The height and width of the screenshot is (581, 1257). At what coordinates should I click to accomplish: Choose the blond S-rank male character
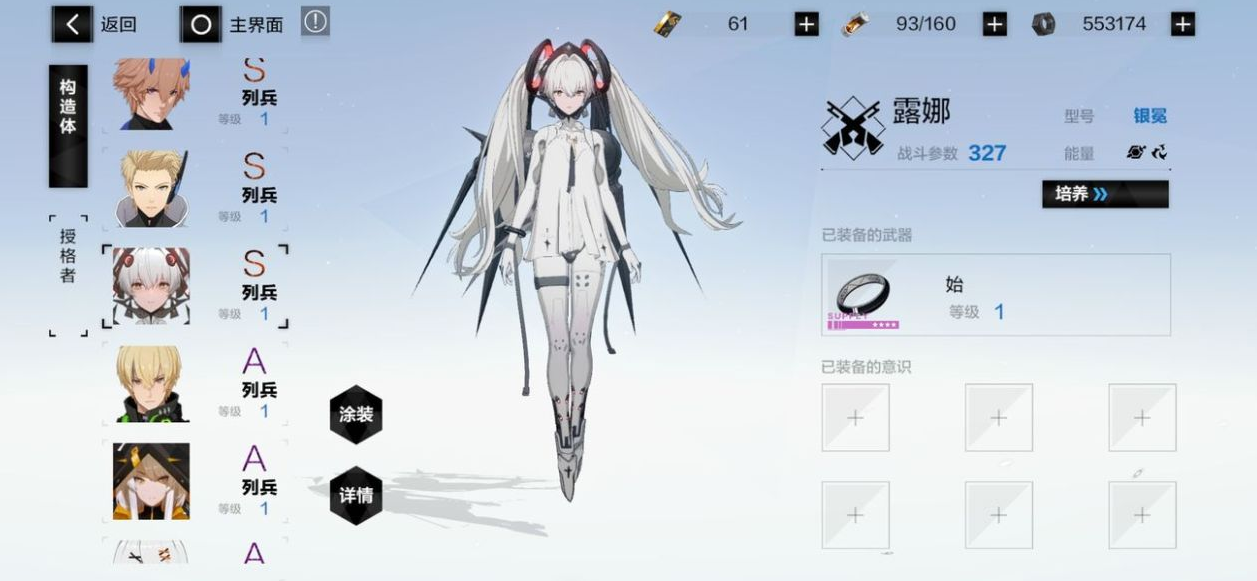click(152, 190)
